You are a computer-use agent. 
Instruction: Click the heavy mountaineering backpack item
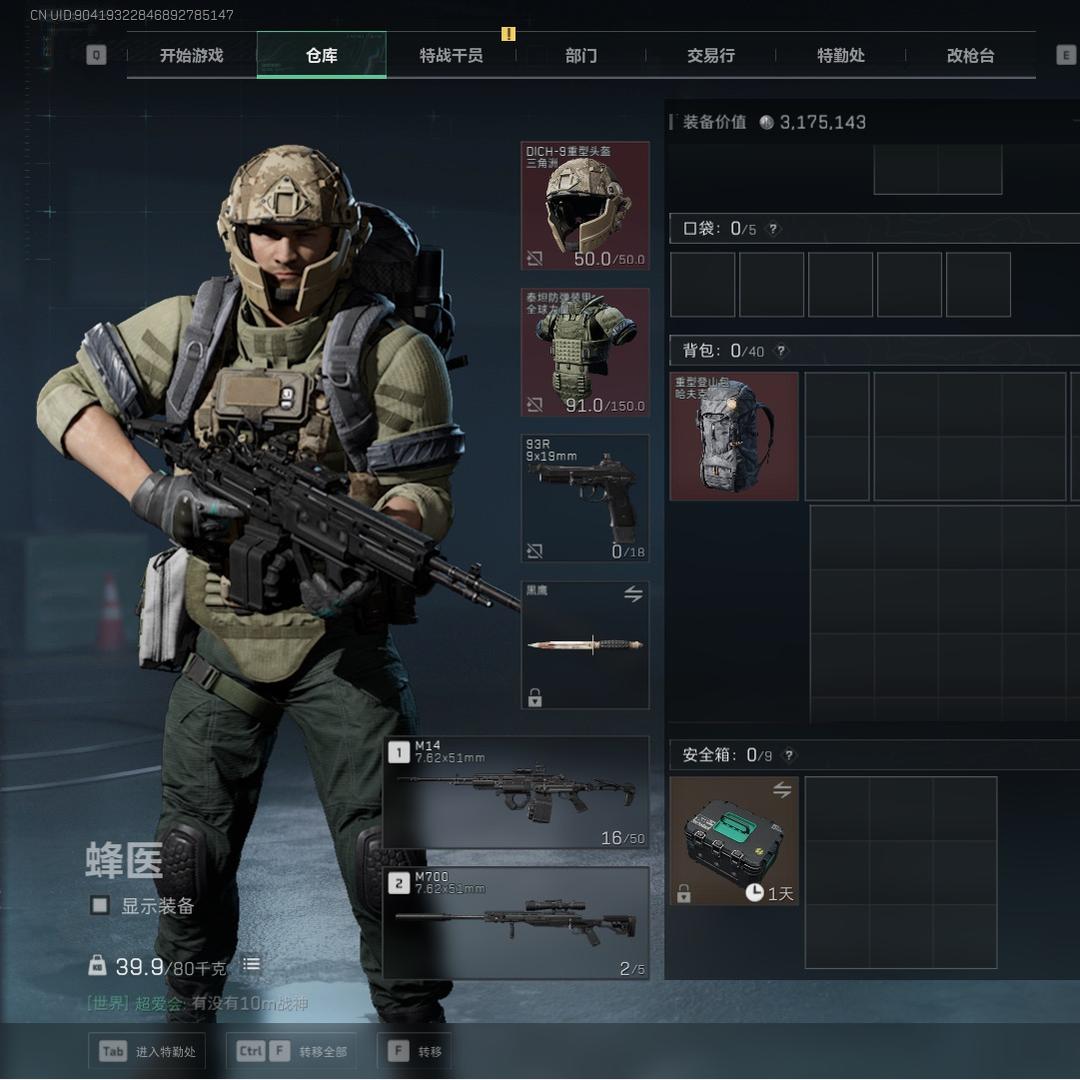(734, 437)
